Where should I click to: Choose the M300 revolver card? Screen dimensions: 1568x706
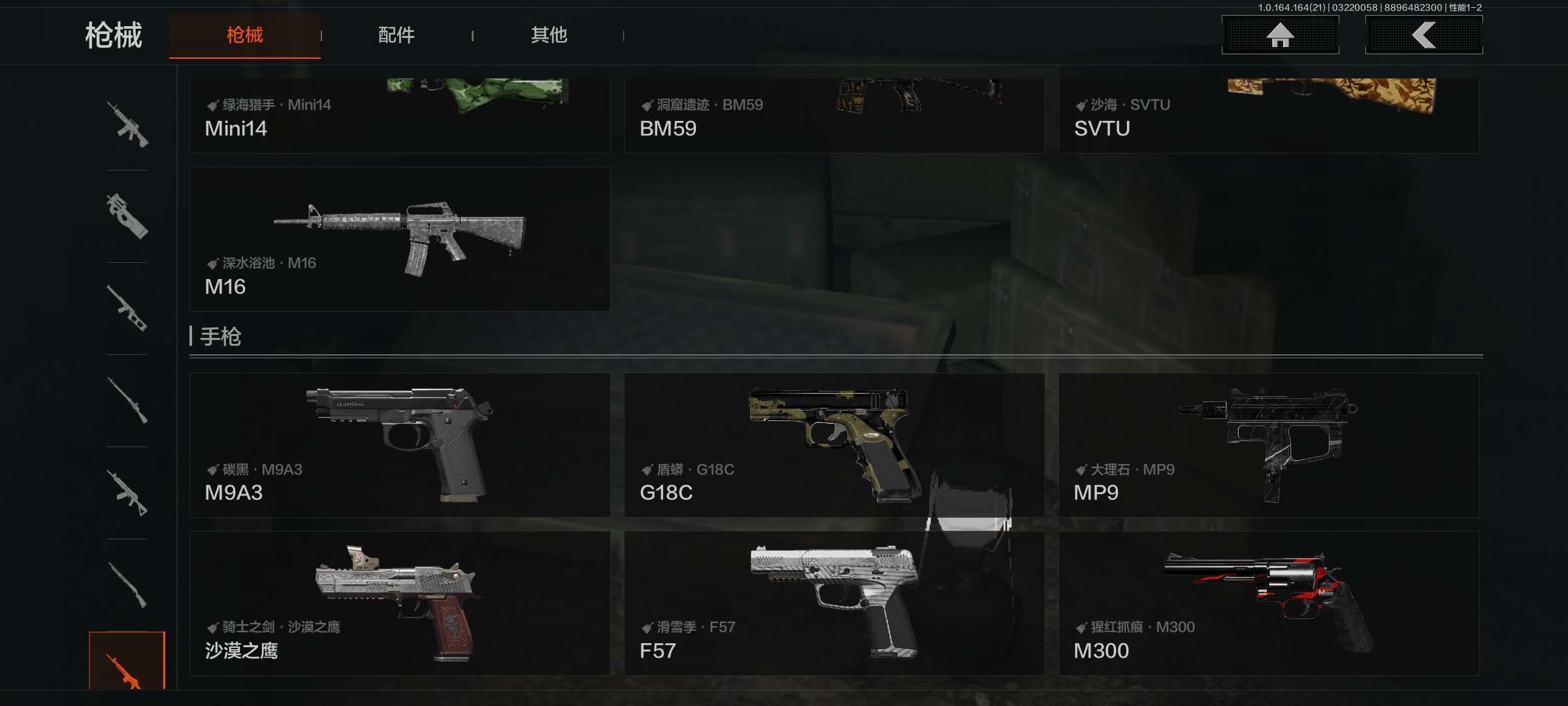1269,603
